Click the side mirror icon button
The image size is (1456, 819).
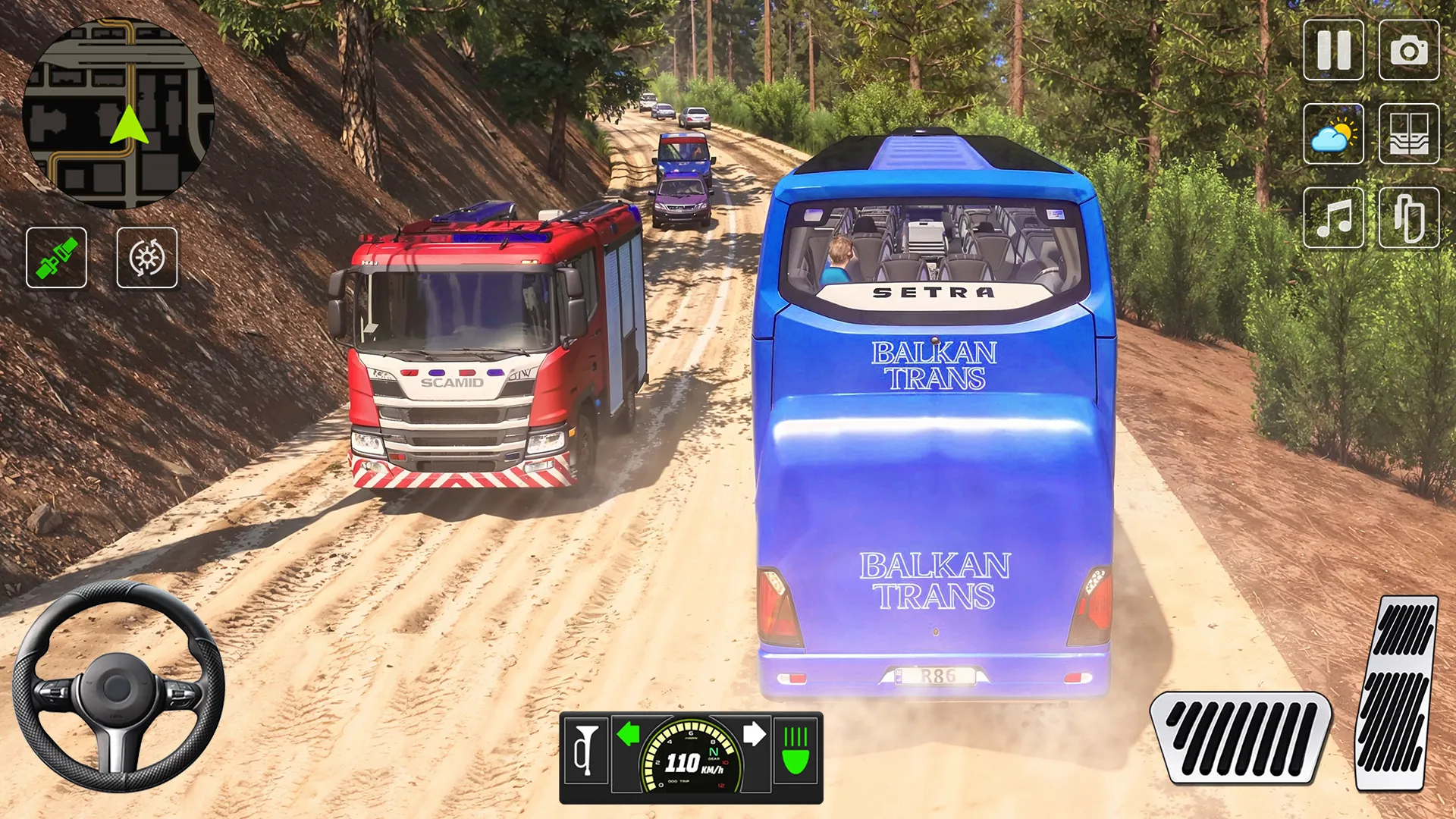(1408, 218)
